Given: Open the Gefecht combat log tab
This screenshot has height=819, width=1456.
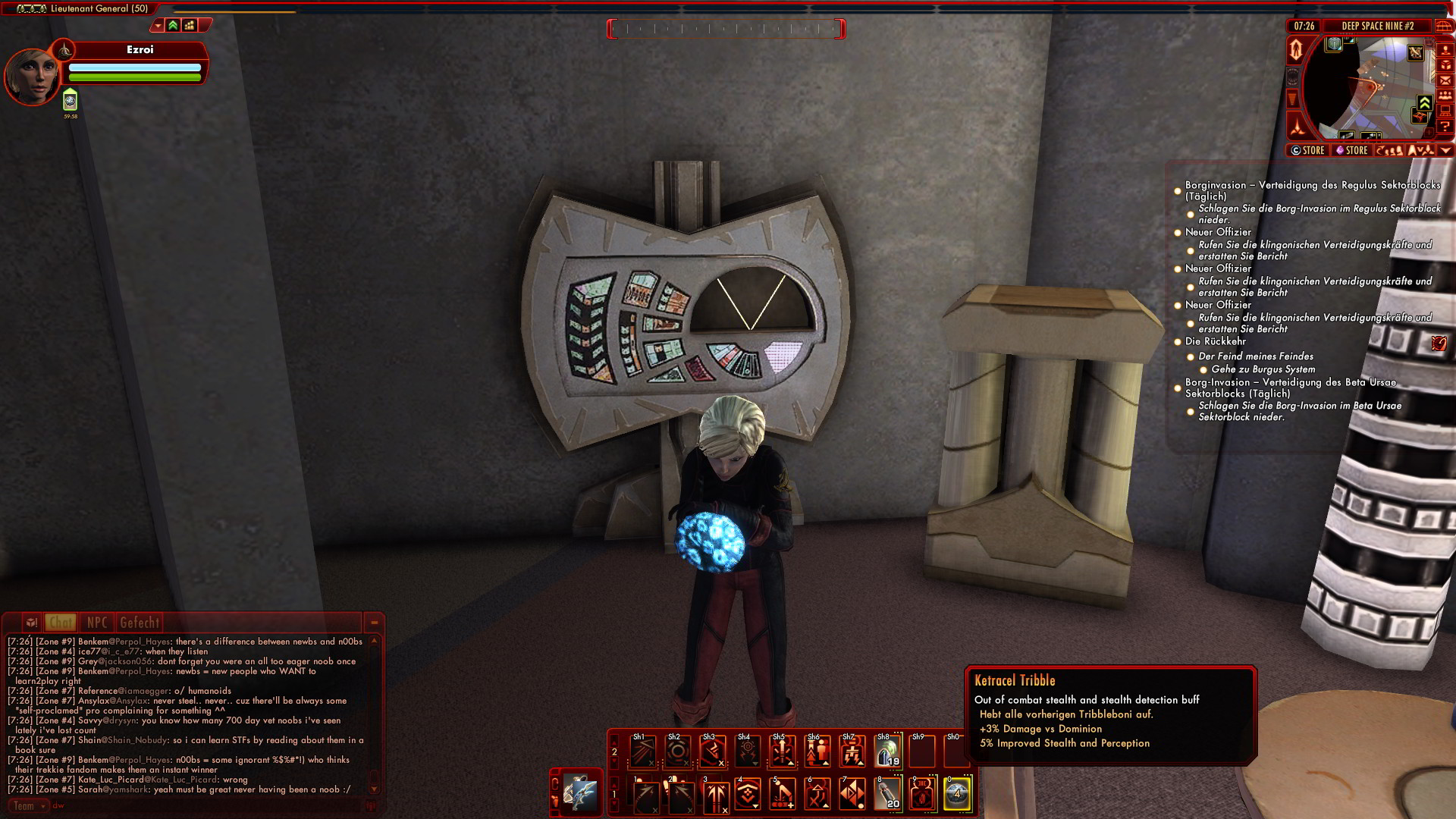Looking at the screenshot, I should pyautogui.click(x=140, y=623).
